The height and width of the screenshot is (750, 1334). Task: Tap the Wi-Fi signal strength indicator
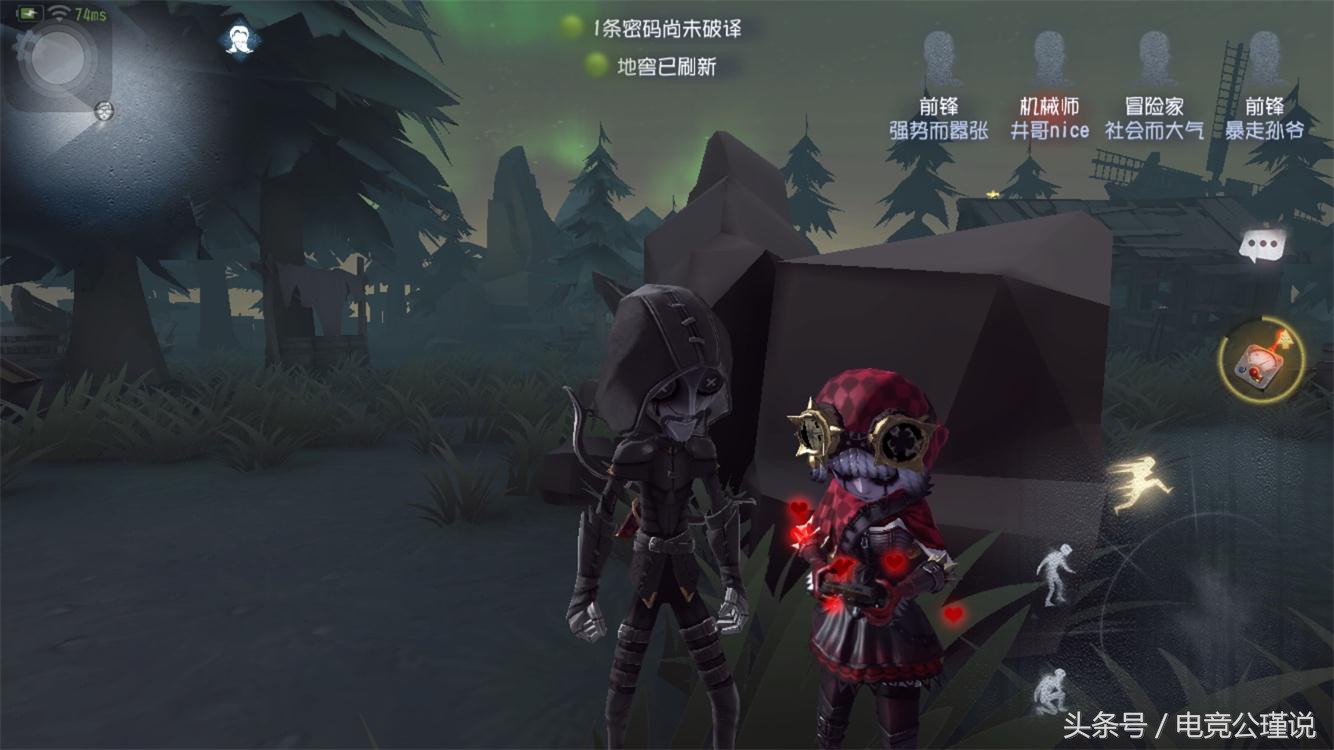(59, 13)
